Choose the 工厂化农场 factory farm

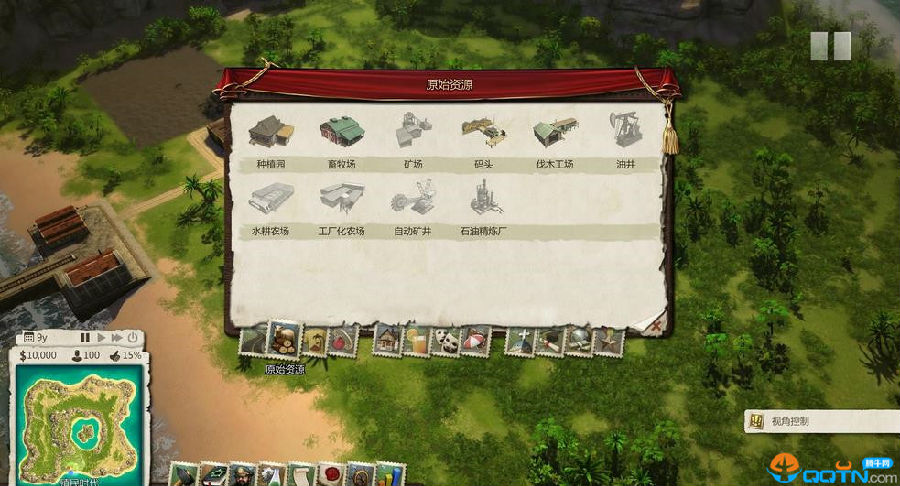tap(340, 201)
